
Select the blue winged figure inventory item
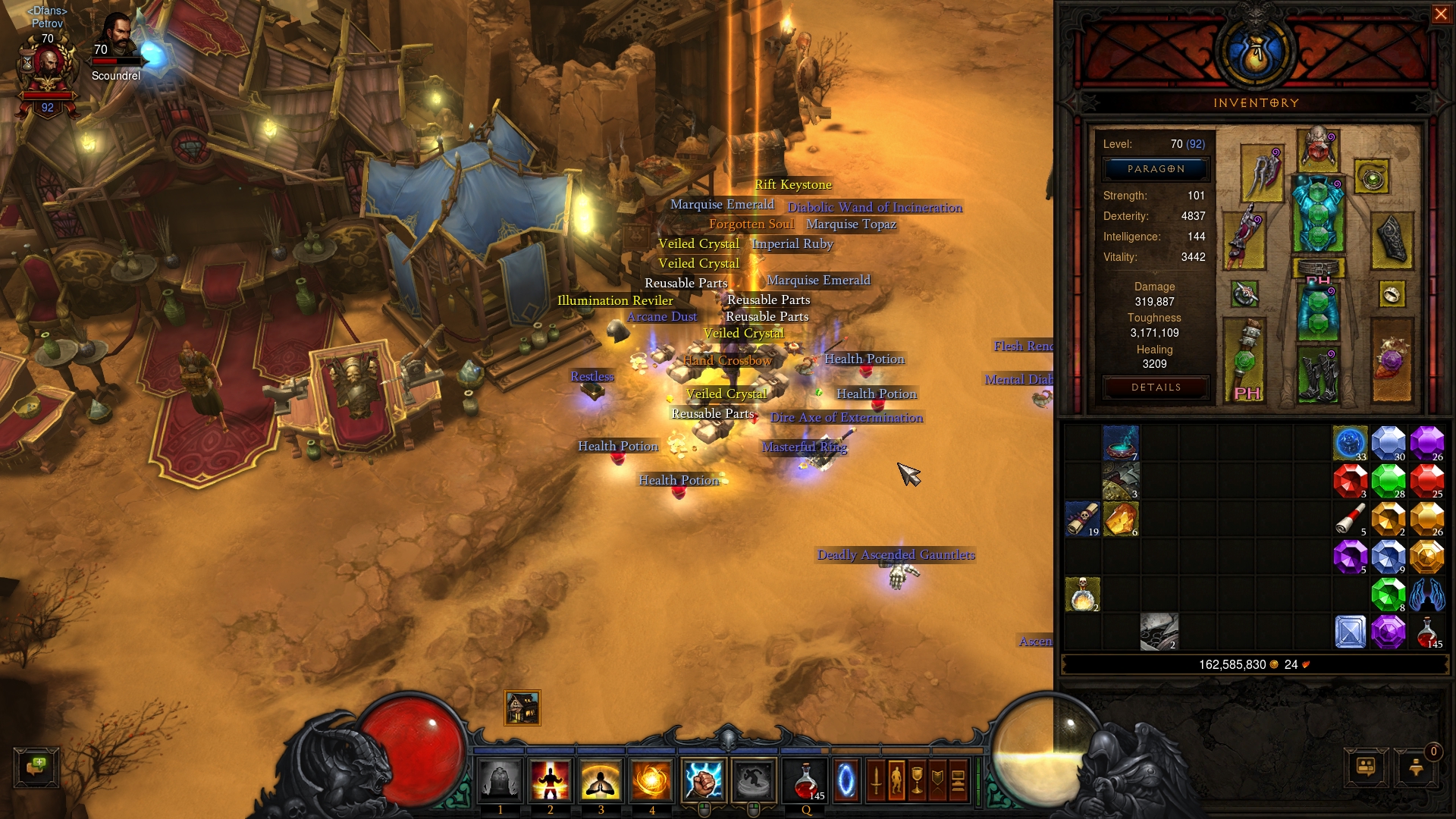(1426, 595)
